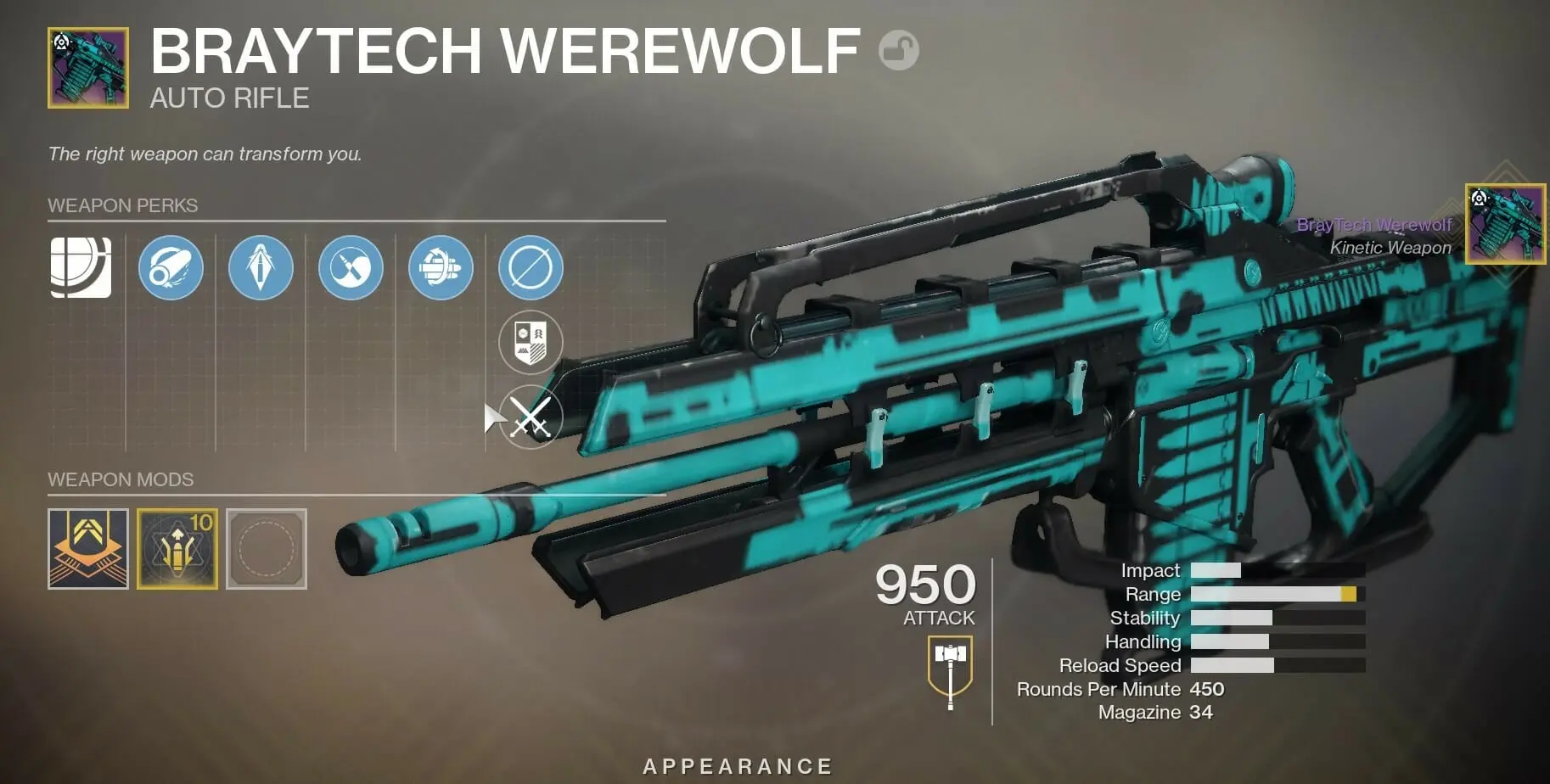Select the +10 attack boost mod
This screenshot has width=1550, height=784.
(x=178, y=549)
